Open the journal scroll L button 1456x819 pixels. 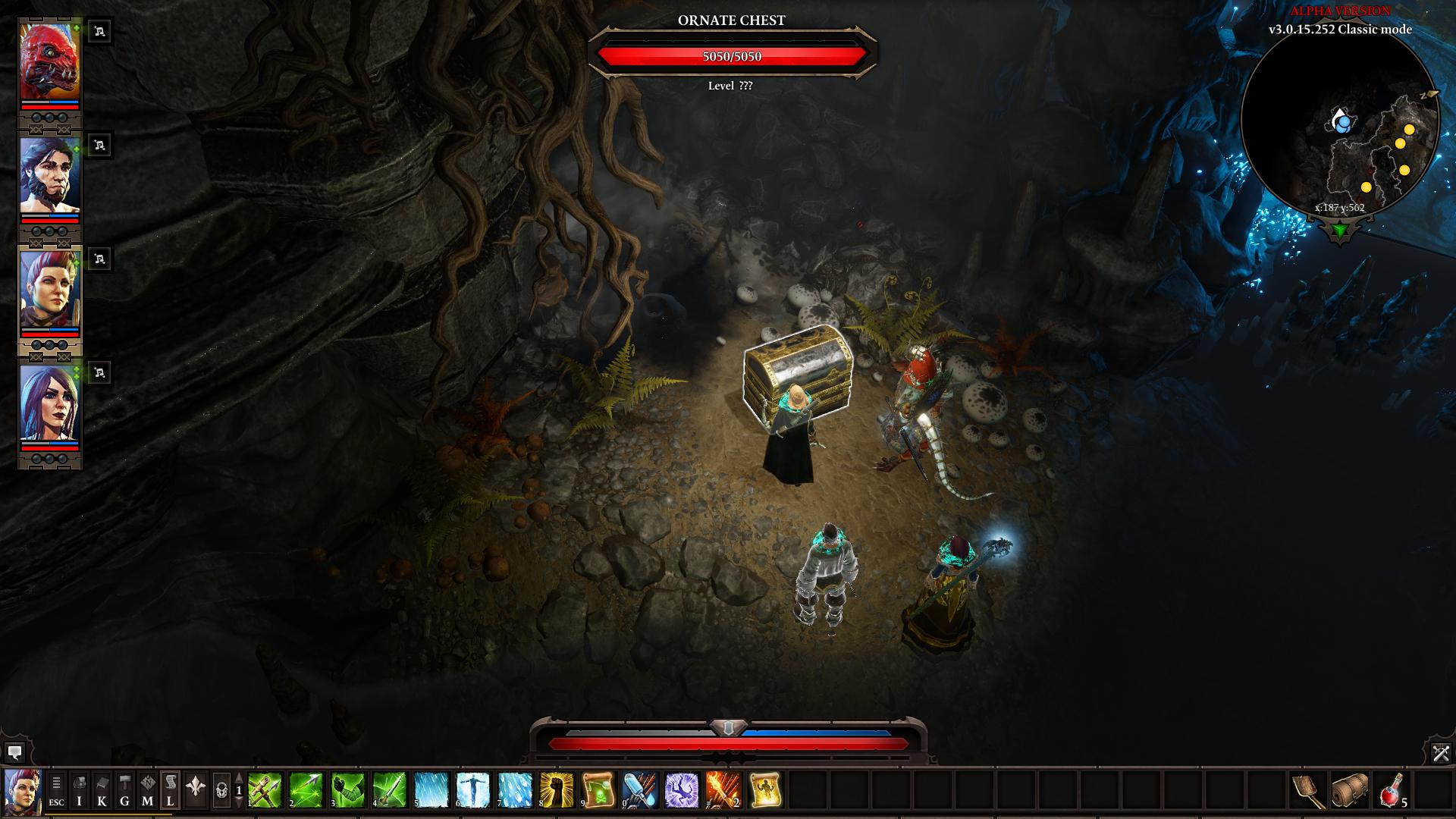point(170,790)
